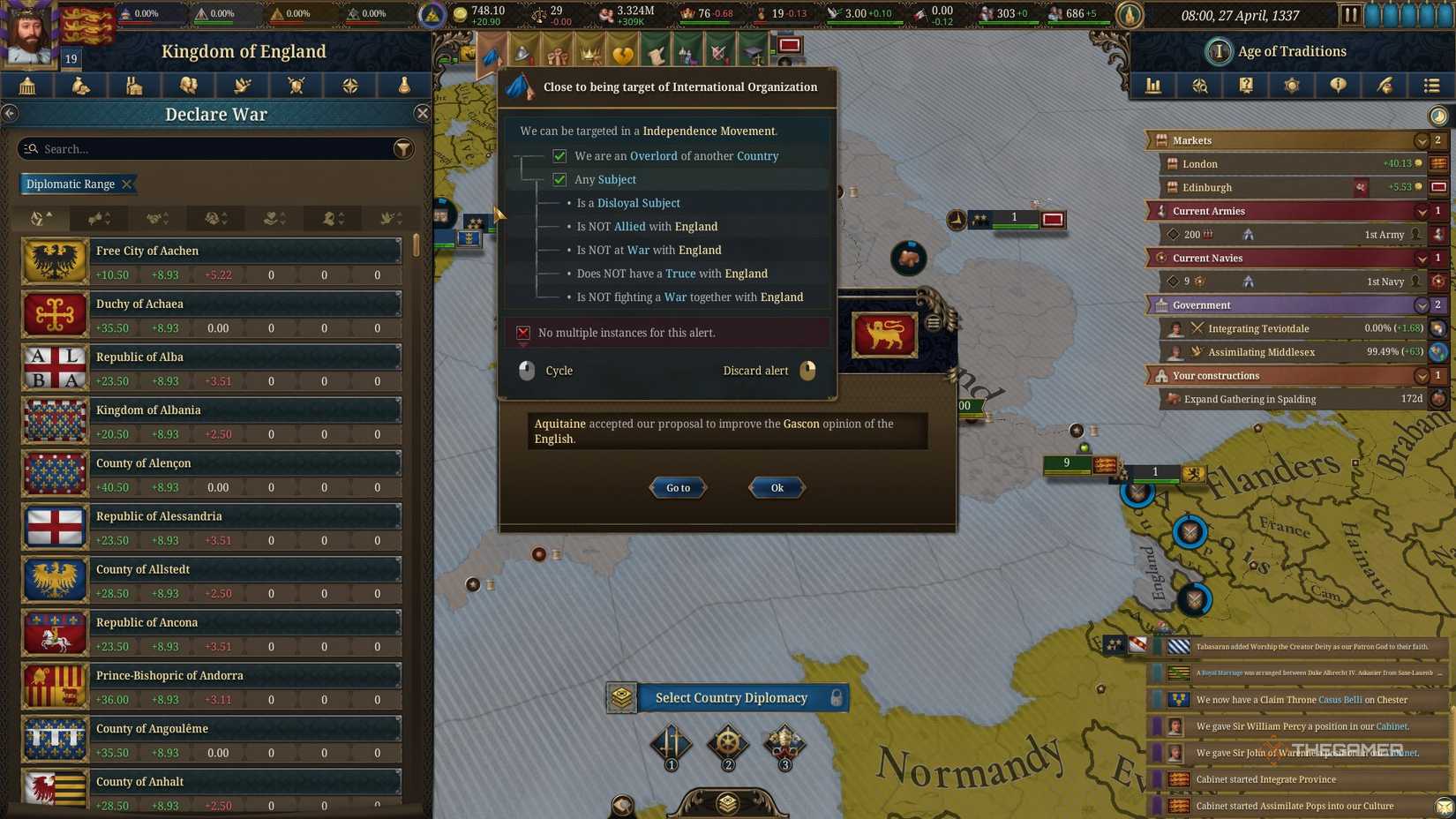This screenshot has width=1456, height=819.
Task: Click the quill messages icon on the right toolbar
Action: [1385, 86]
